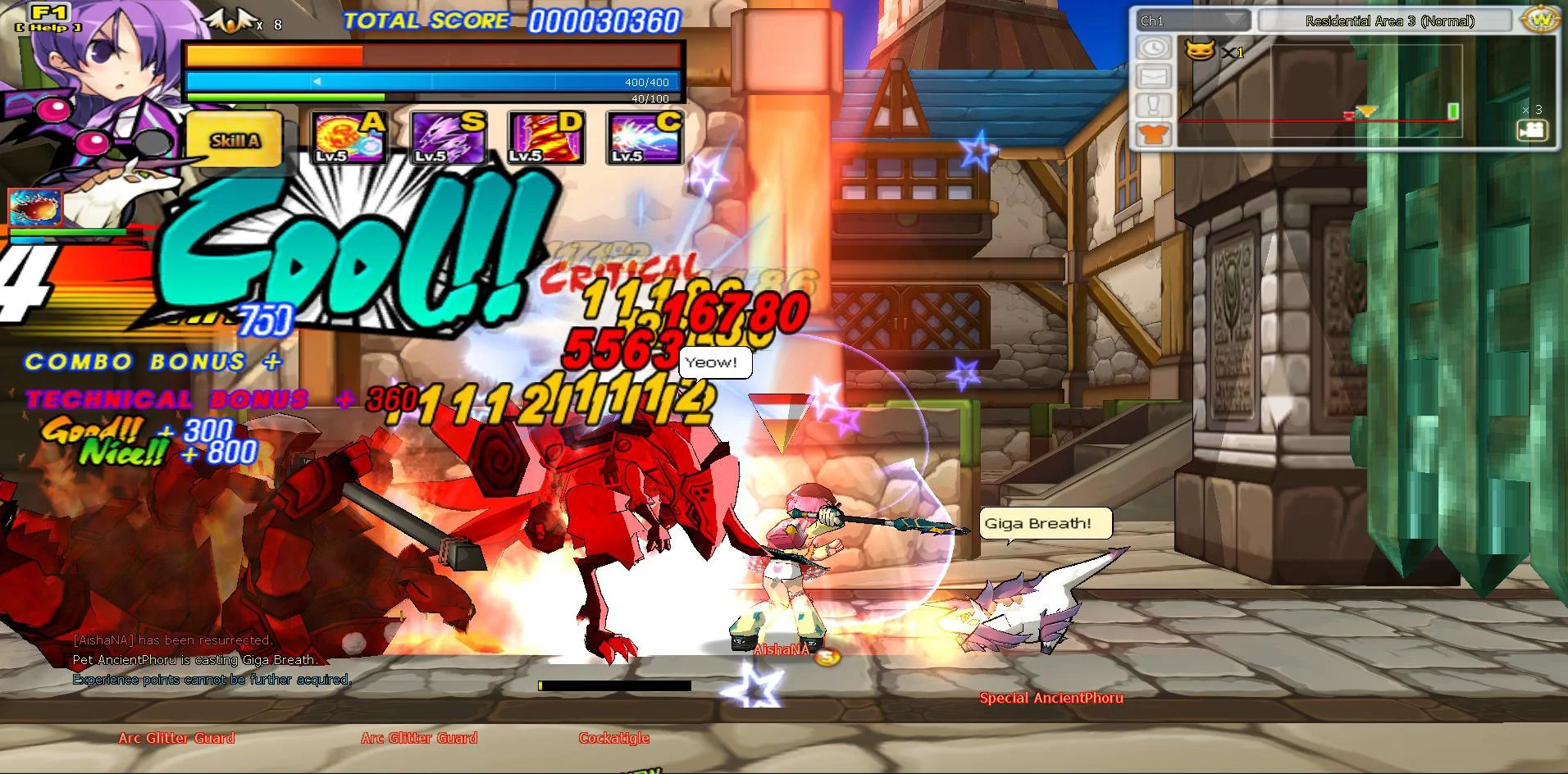The width and height of the screenshot is (1568, 774).
Task: Use the slash skill in slot C
Action: 645,138
